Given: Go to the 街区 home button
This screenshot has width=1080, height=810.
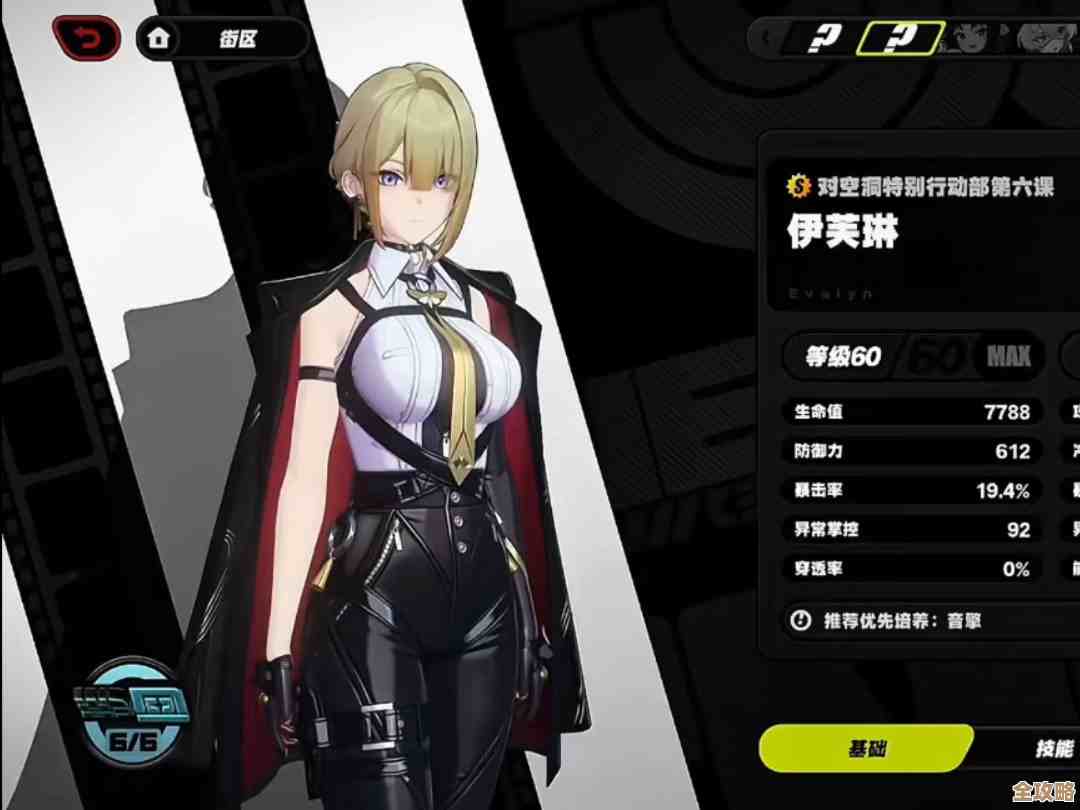Looking at the screenshot, I should [222, 40].
